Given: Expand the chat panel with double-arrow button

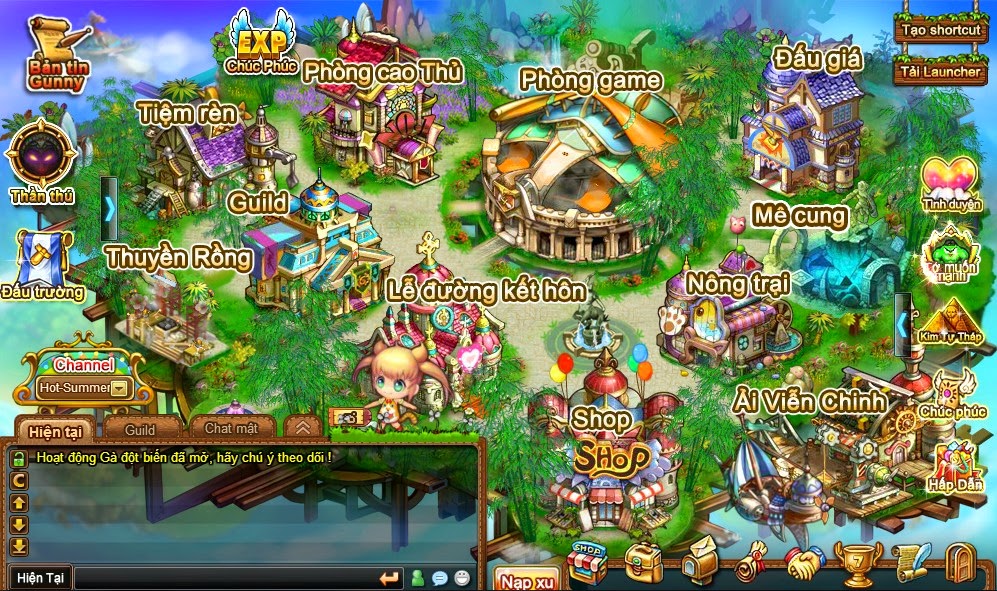Looking at the screenshot, I should (x=302, y=428).
